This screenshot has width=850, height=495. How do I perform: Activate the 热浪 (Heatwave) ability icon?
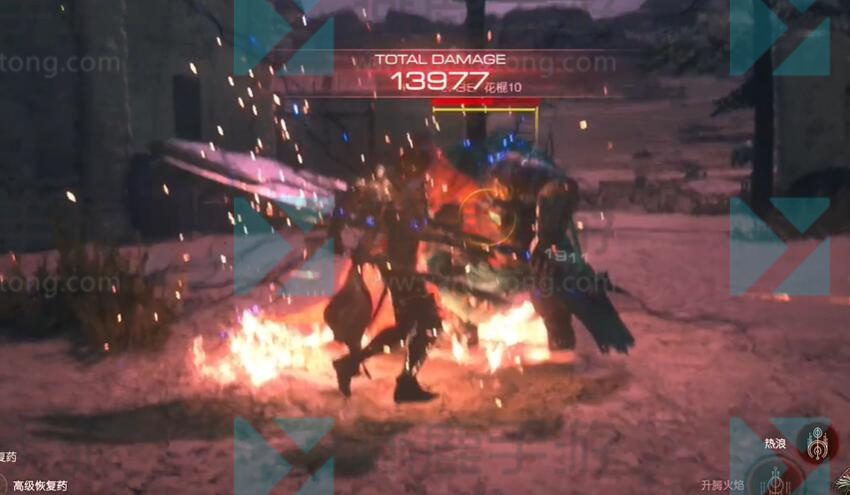coord(817,443)
